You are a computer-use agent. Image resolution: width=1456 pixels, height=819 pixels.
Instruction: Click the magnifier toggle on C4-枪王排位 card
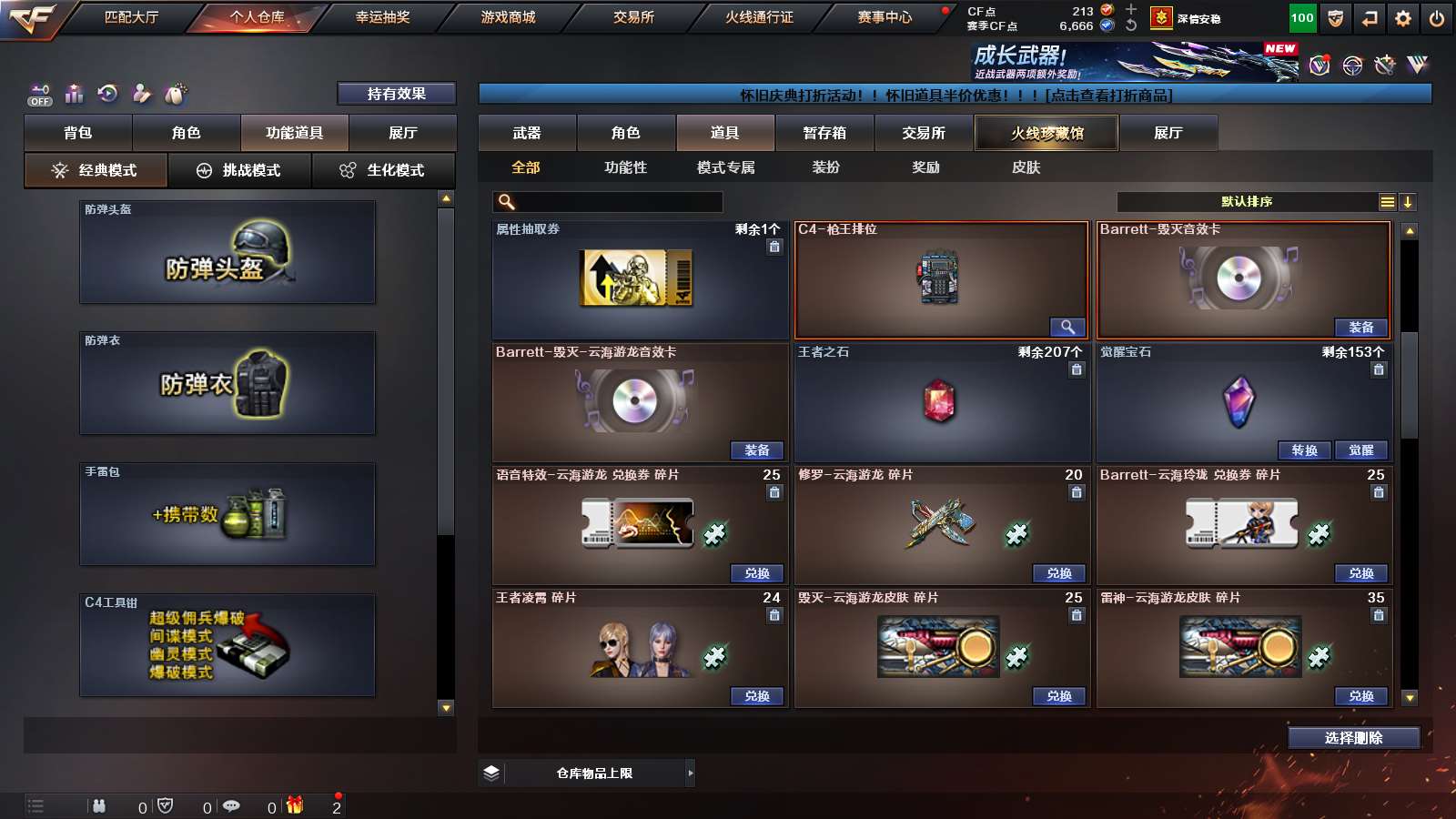point(1067,327)
